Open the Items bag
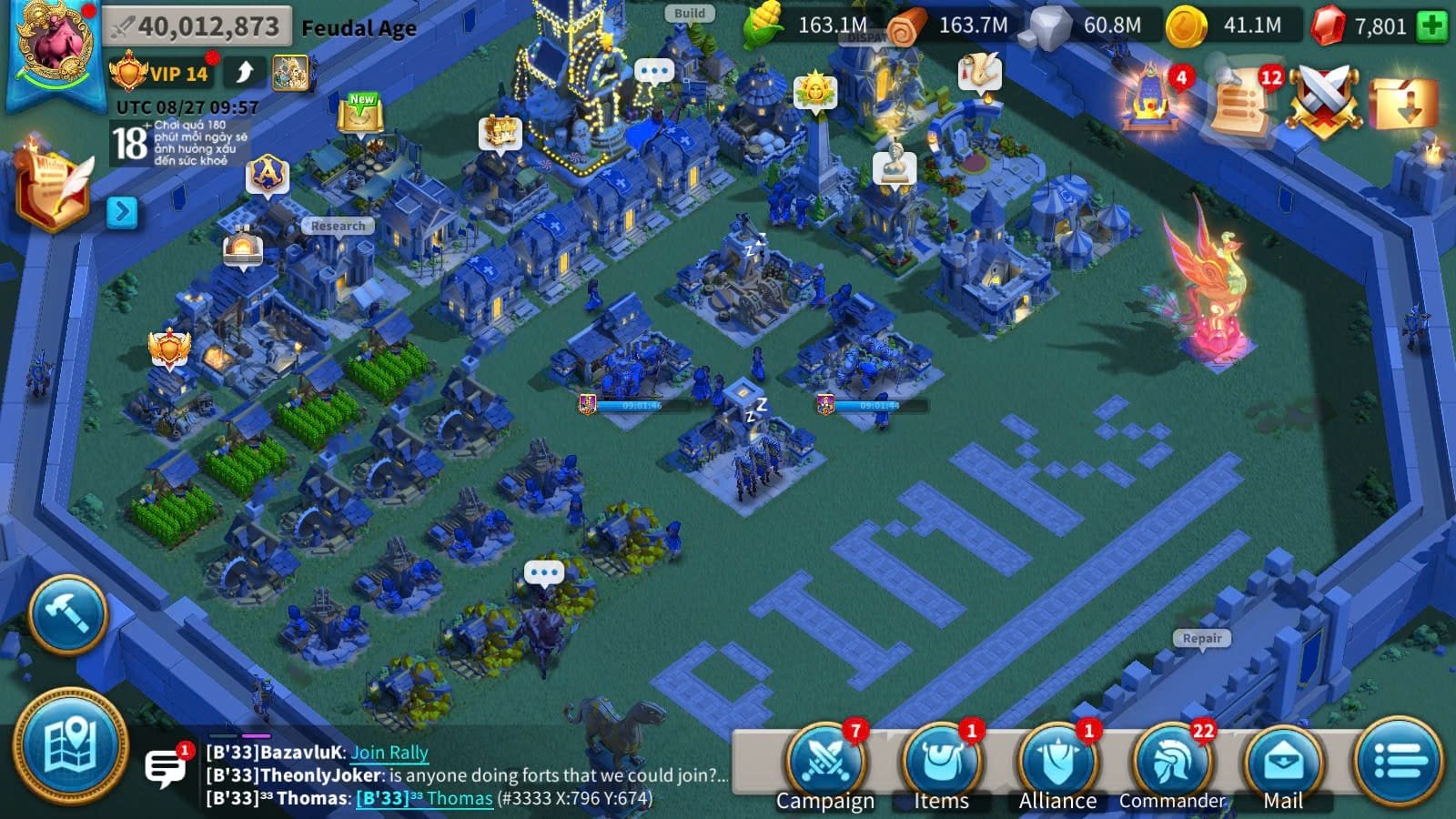 (942, 763)
